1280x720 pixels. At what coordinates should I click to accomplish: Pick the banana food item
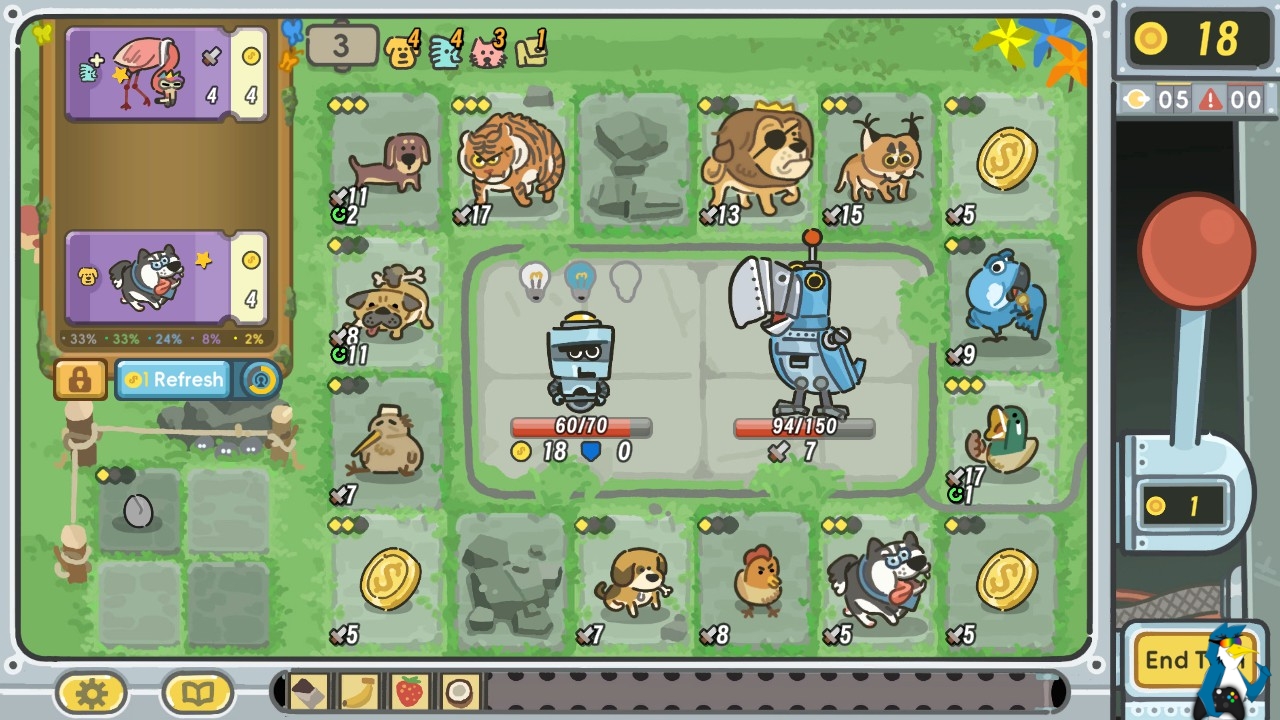[358, 692]
